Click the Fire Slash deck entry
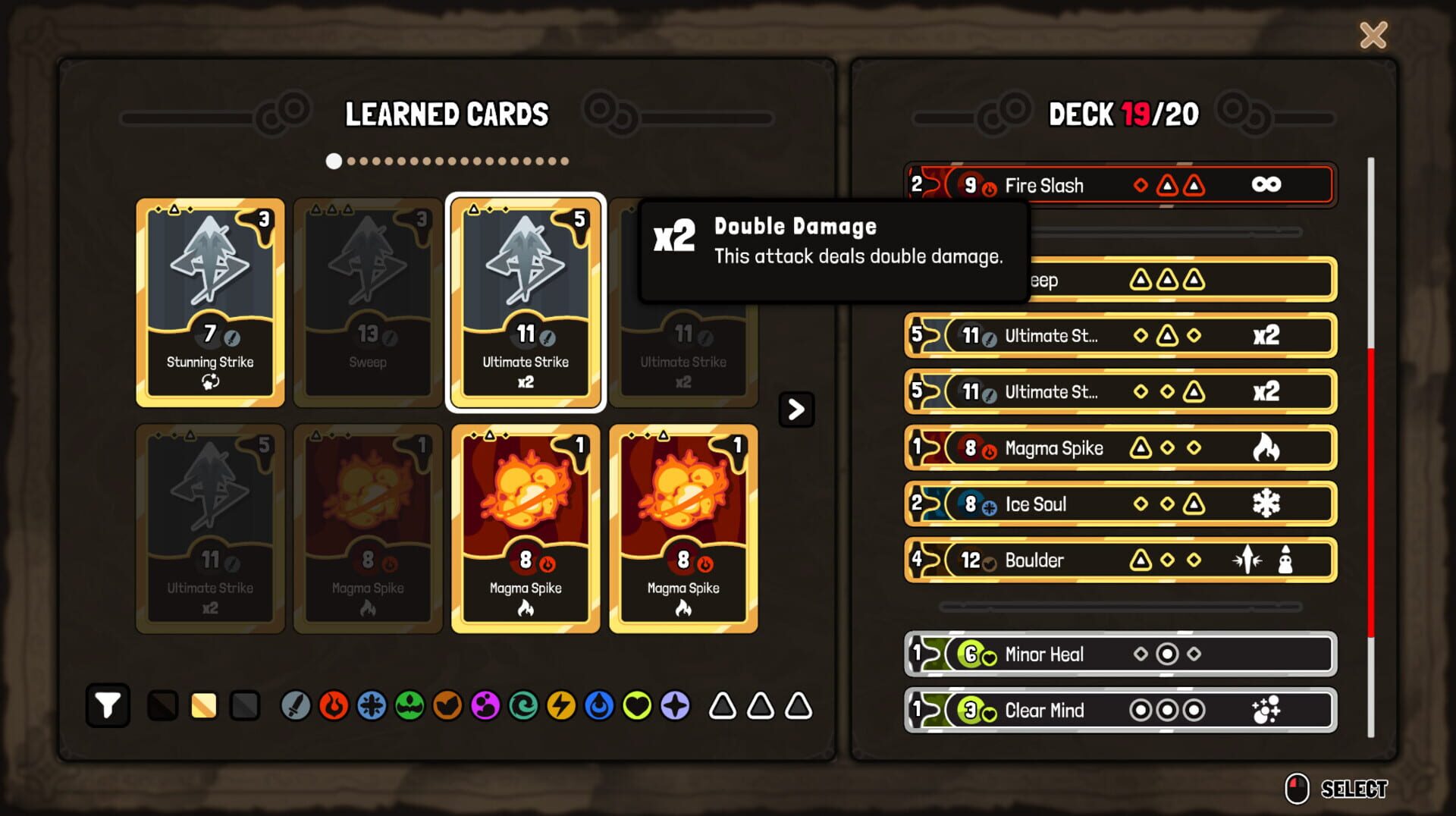Viewport: 1456px width, 816px height. click(x=1119, y=184)
